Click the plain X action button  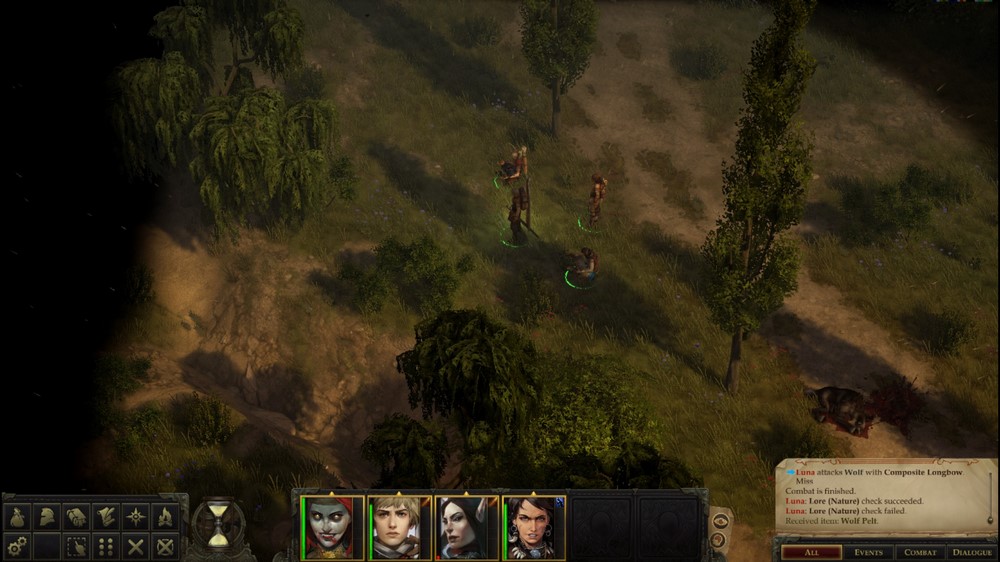coord(136,546)
